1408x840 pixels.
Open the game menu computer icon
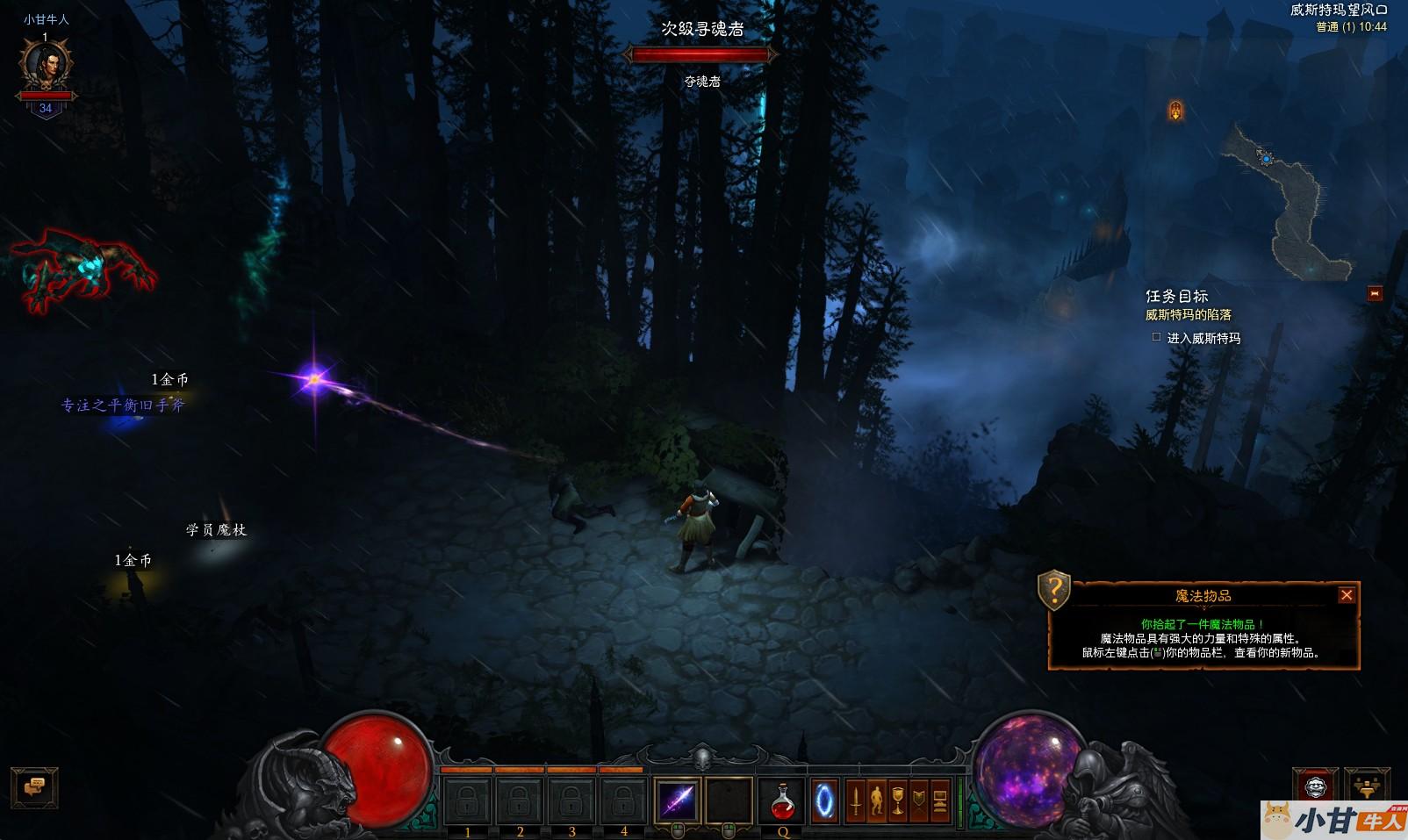pyautogui.click(x=939, y=801)
